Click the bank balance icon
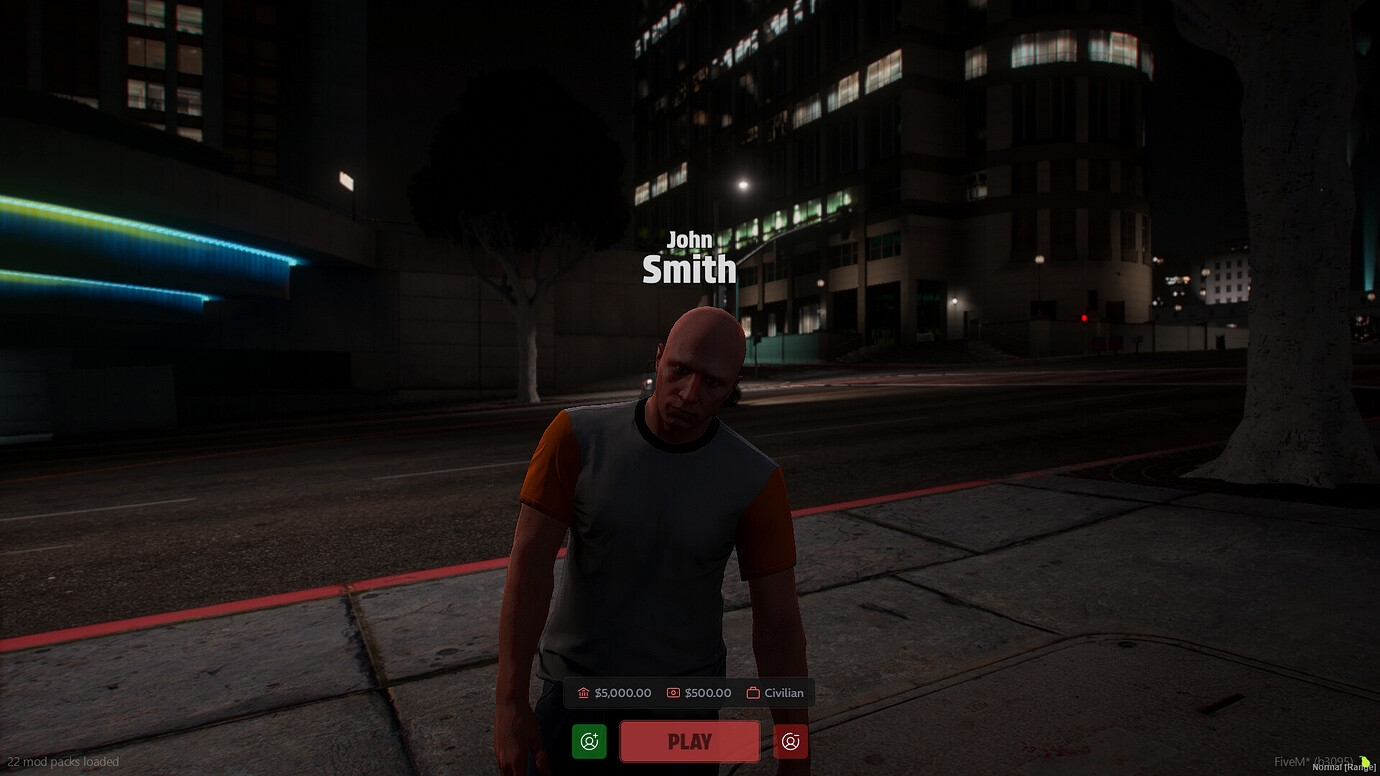 (x=583, y=692)
